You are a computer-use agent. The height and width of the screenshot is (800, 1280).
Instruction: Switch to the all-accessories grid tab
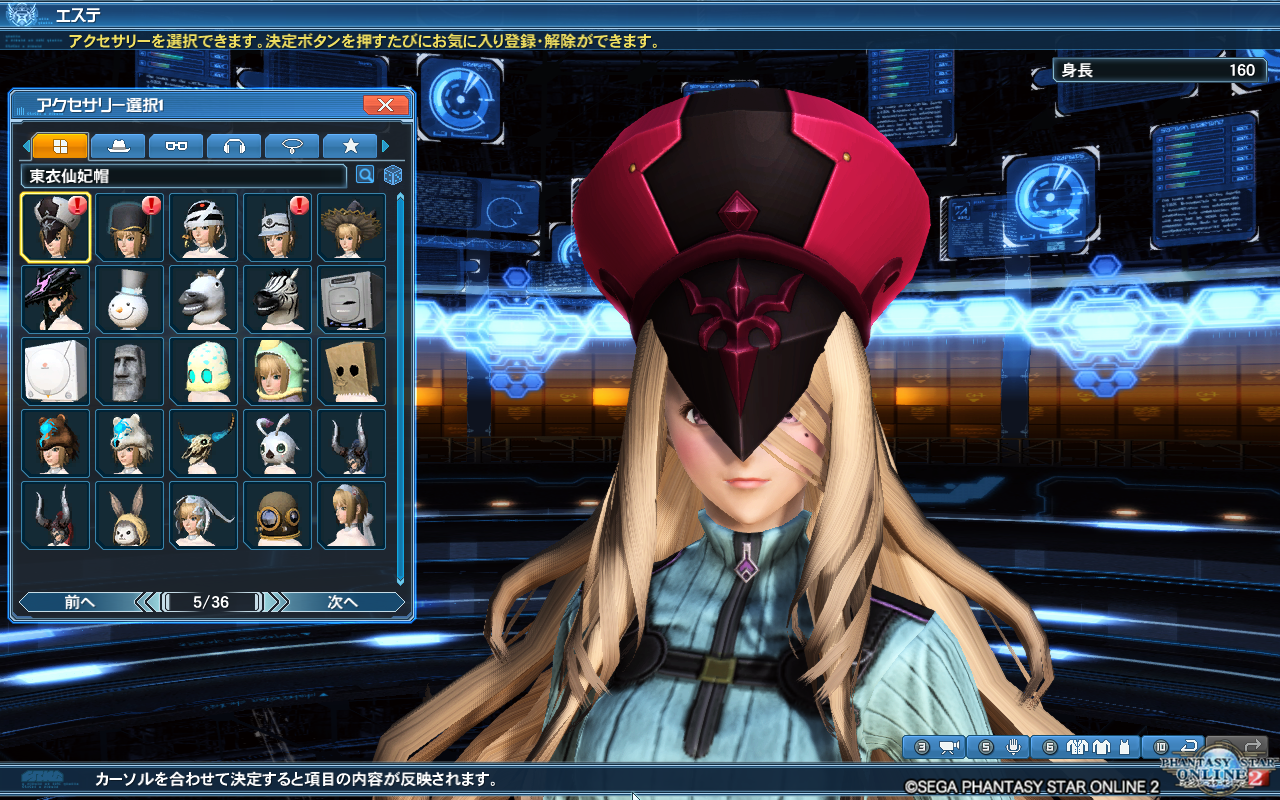click(x=60, y=146)
